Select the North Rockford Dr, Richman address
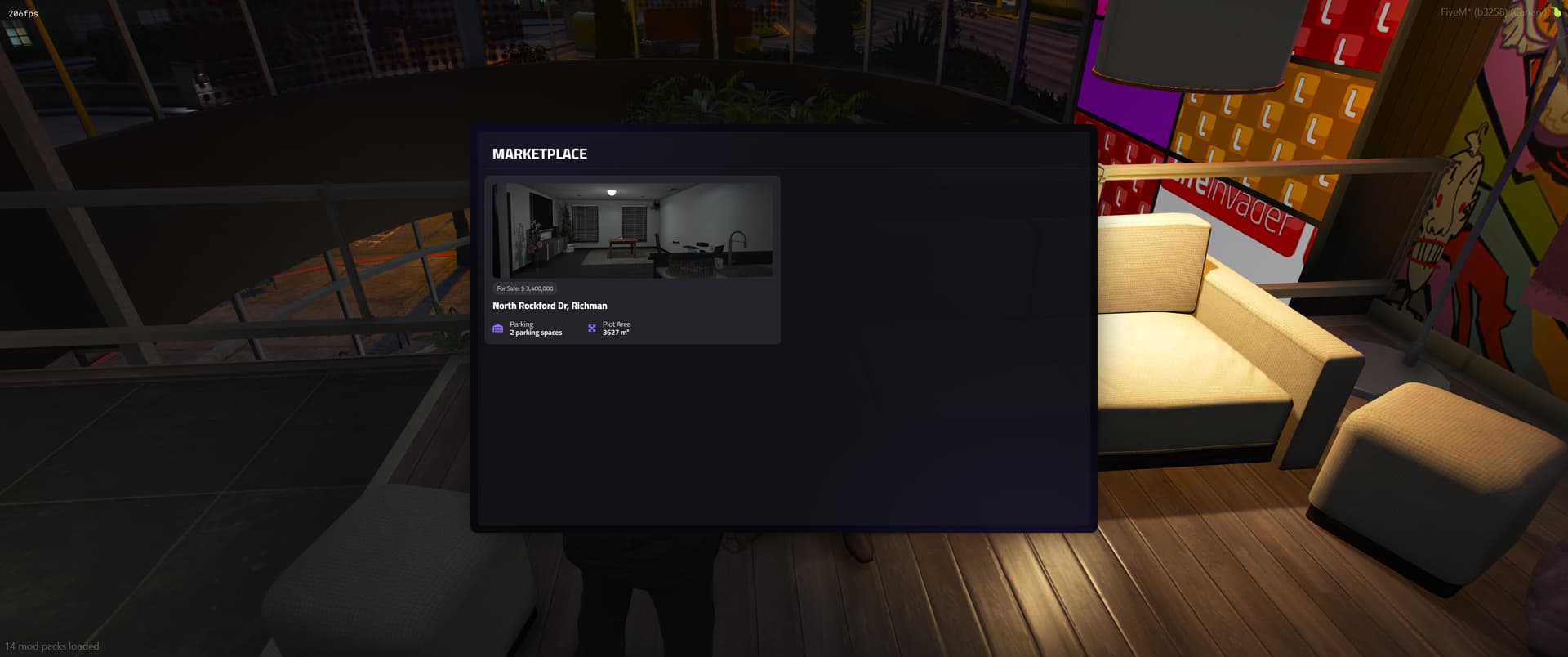1568x657 pixels. click(550, 306)
